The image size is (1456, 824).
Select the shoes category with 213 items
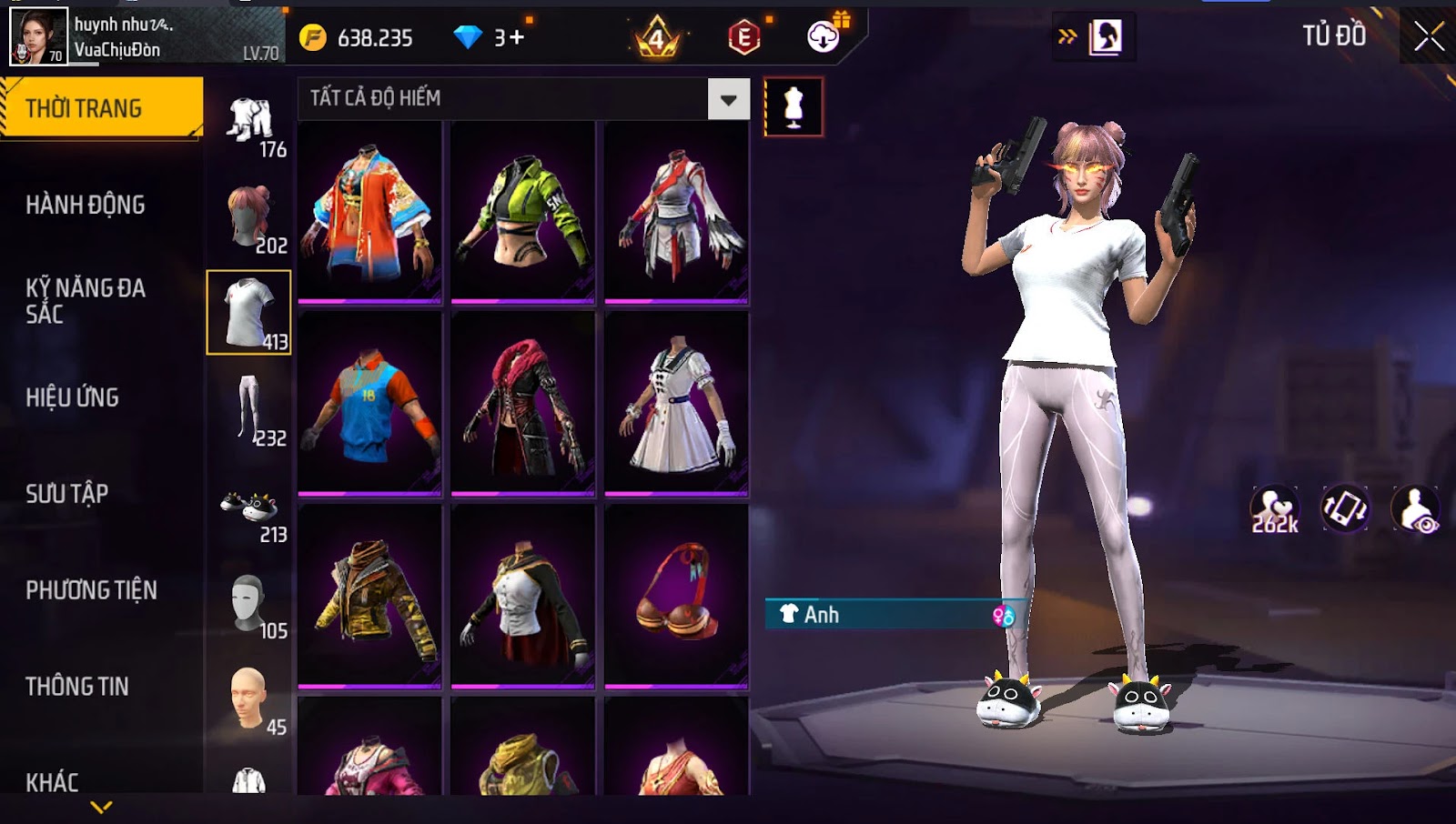(x=249, y=511)
